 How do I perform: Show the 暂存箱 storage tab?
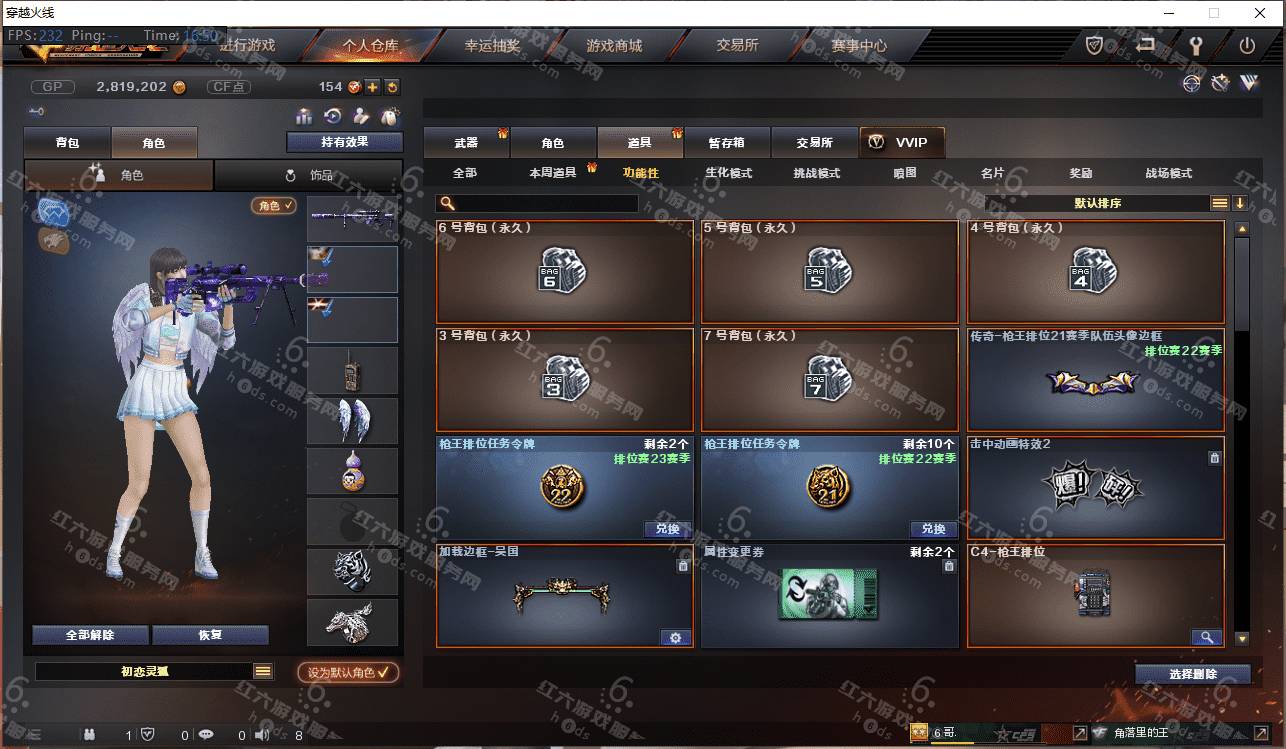[x=726, y=143]
